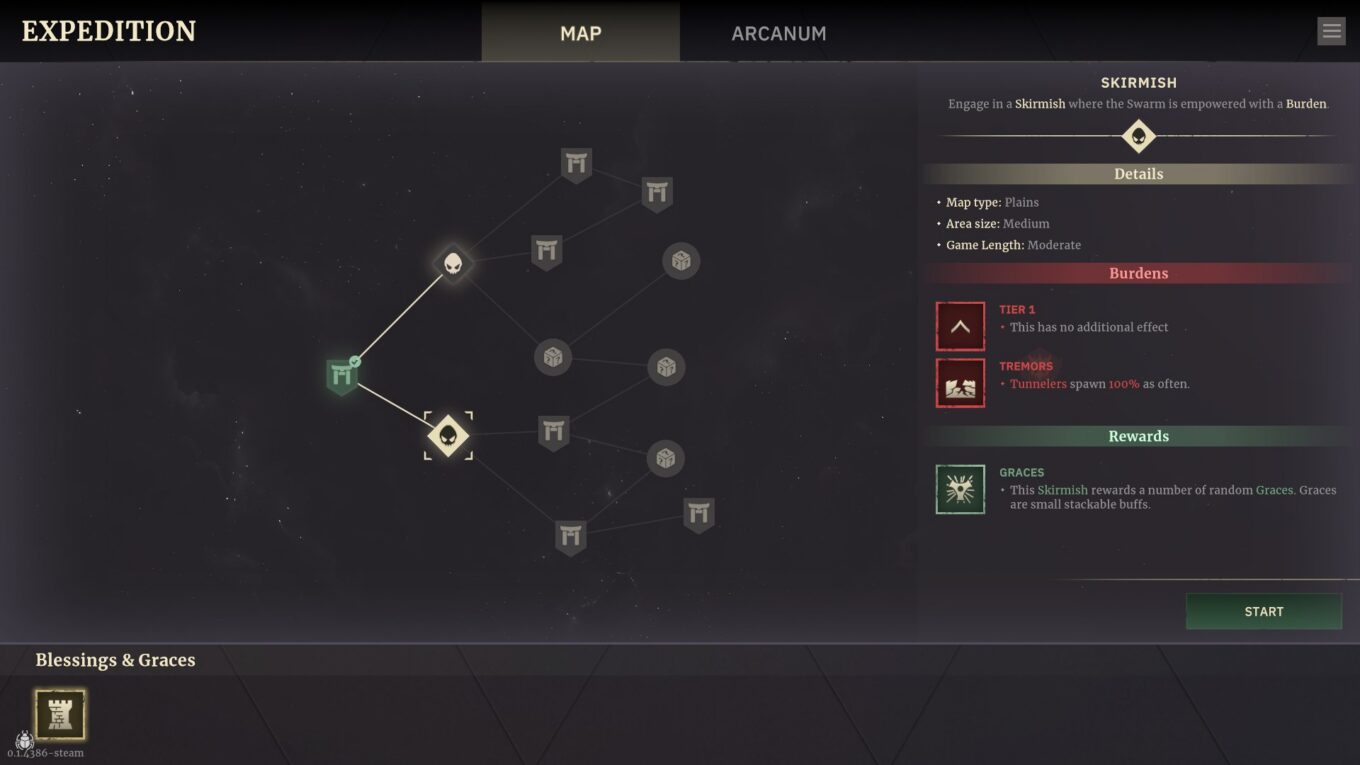Image resolution: width=1360 pixels, height=765 pixels.
Task: Choose the bracketed skirmish skull node
Action: tap(448, 435)
